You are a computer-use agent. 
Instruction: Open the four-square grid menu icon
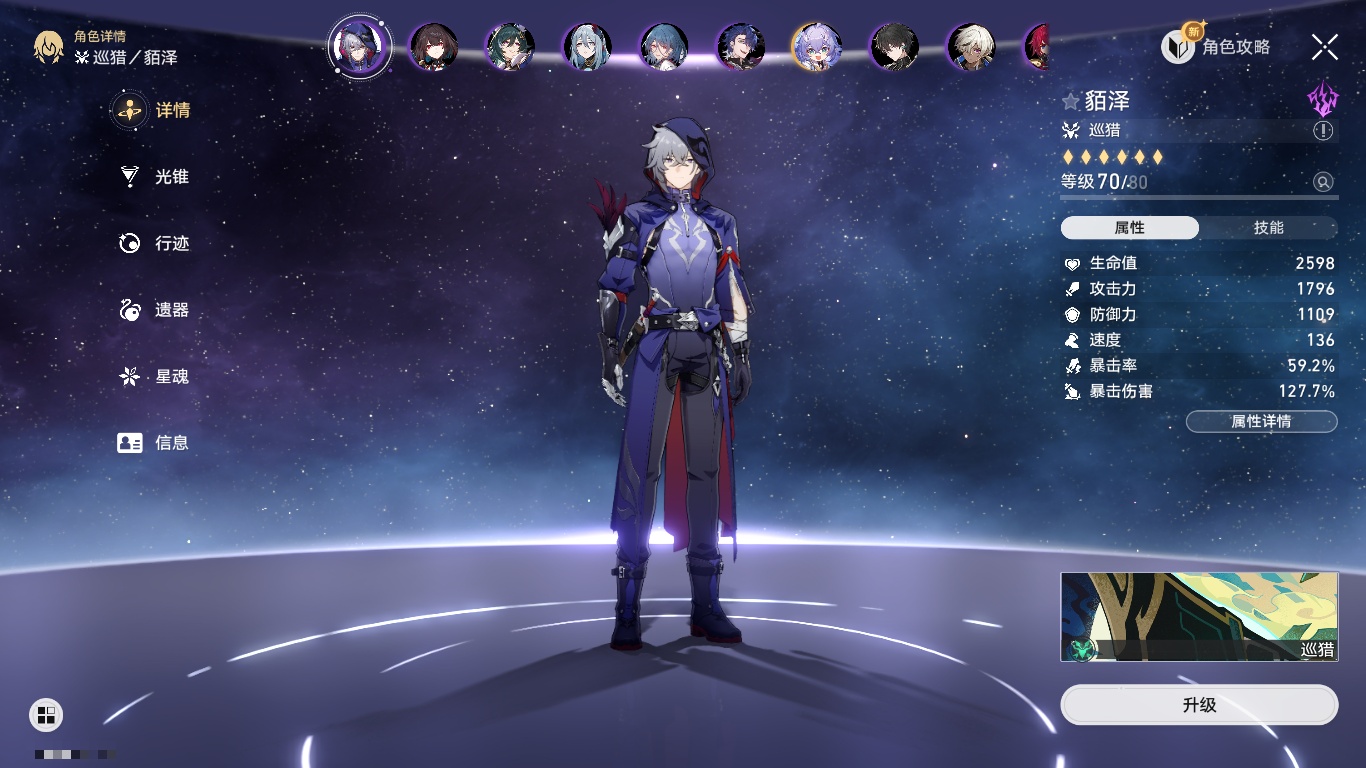[46, 714]
